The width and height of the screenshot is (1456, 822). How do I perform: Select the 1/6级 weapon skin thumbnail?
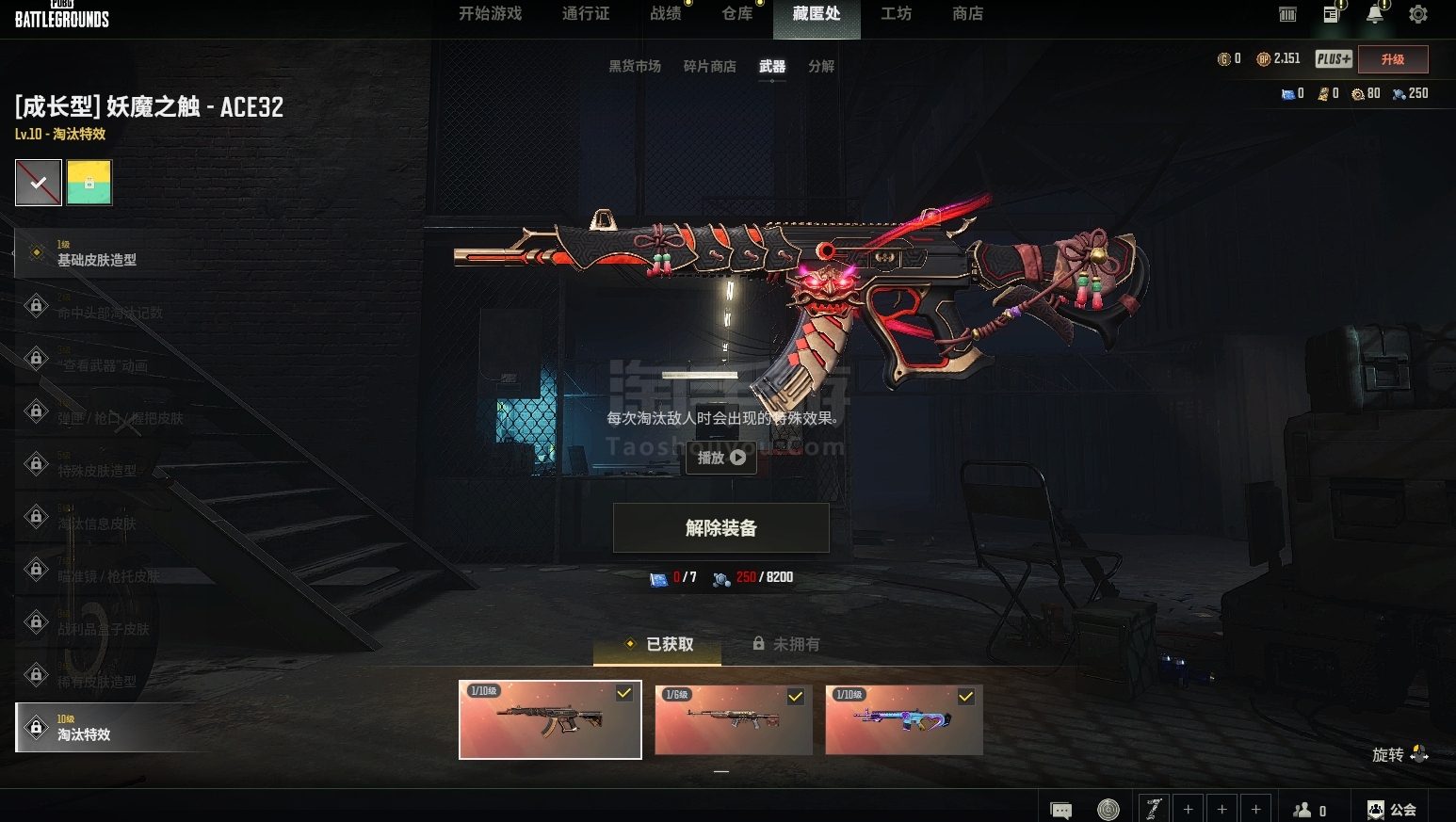pos(733,719)
